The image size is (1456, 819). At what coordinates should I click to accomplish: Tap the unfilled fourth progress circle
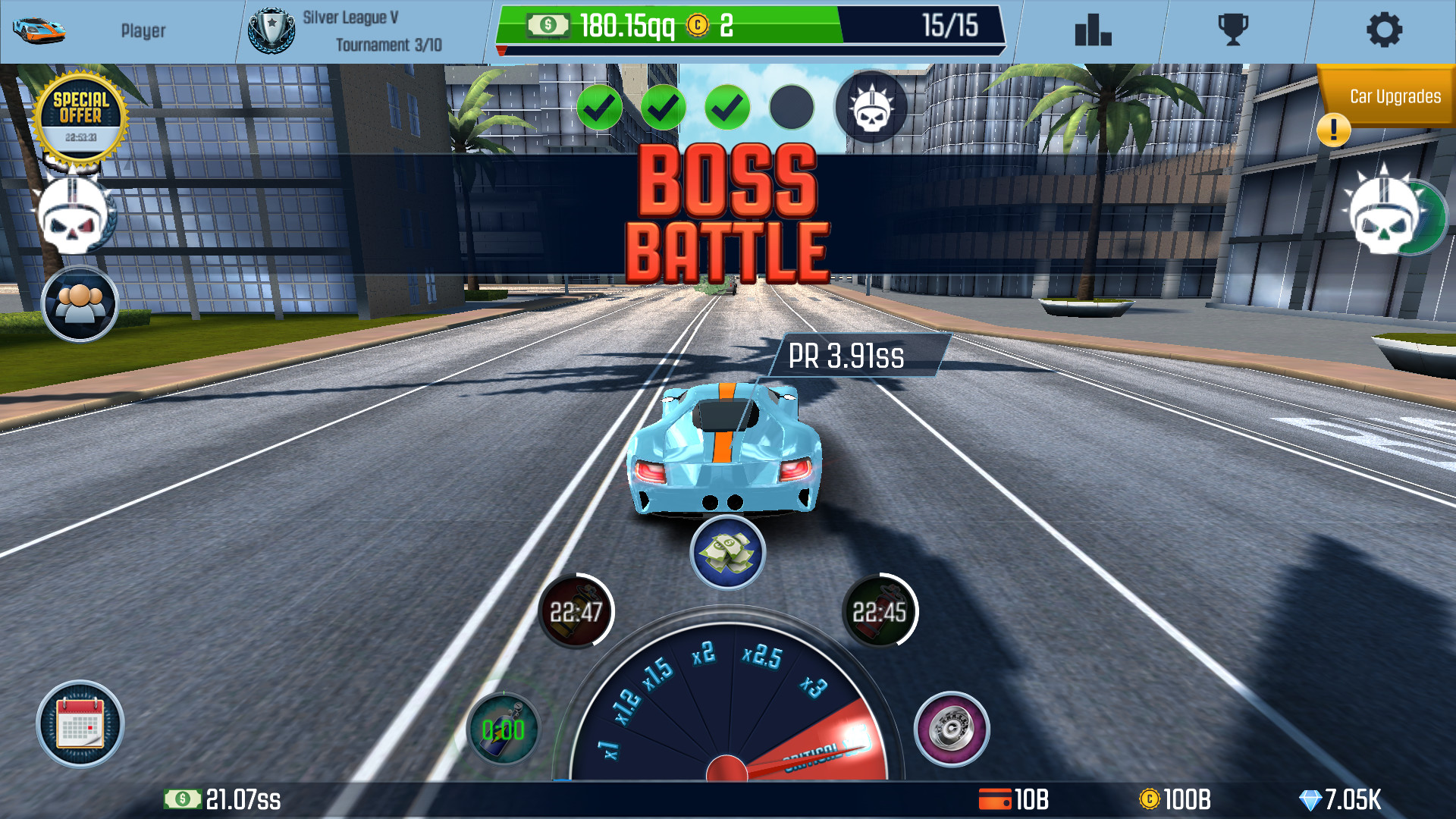click(791, 108)
